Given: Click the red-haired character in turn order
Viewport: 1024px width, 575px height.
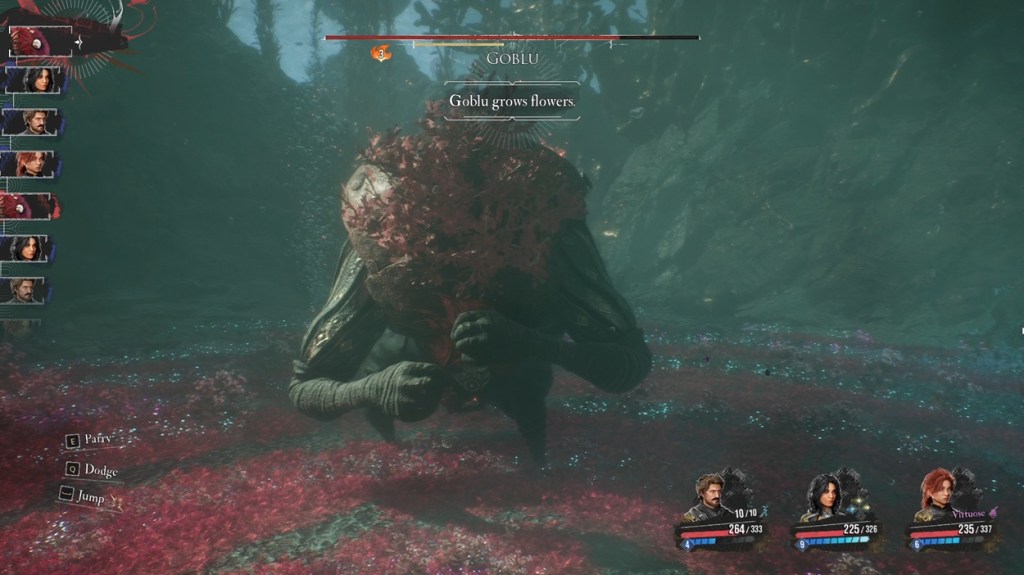Looking at the screenshot, I should [x=33, y=163].
